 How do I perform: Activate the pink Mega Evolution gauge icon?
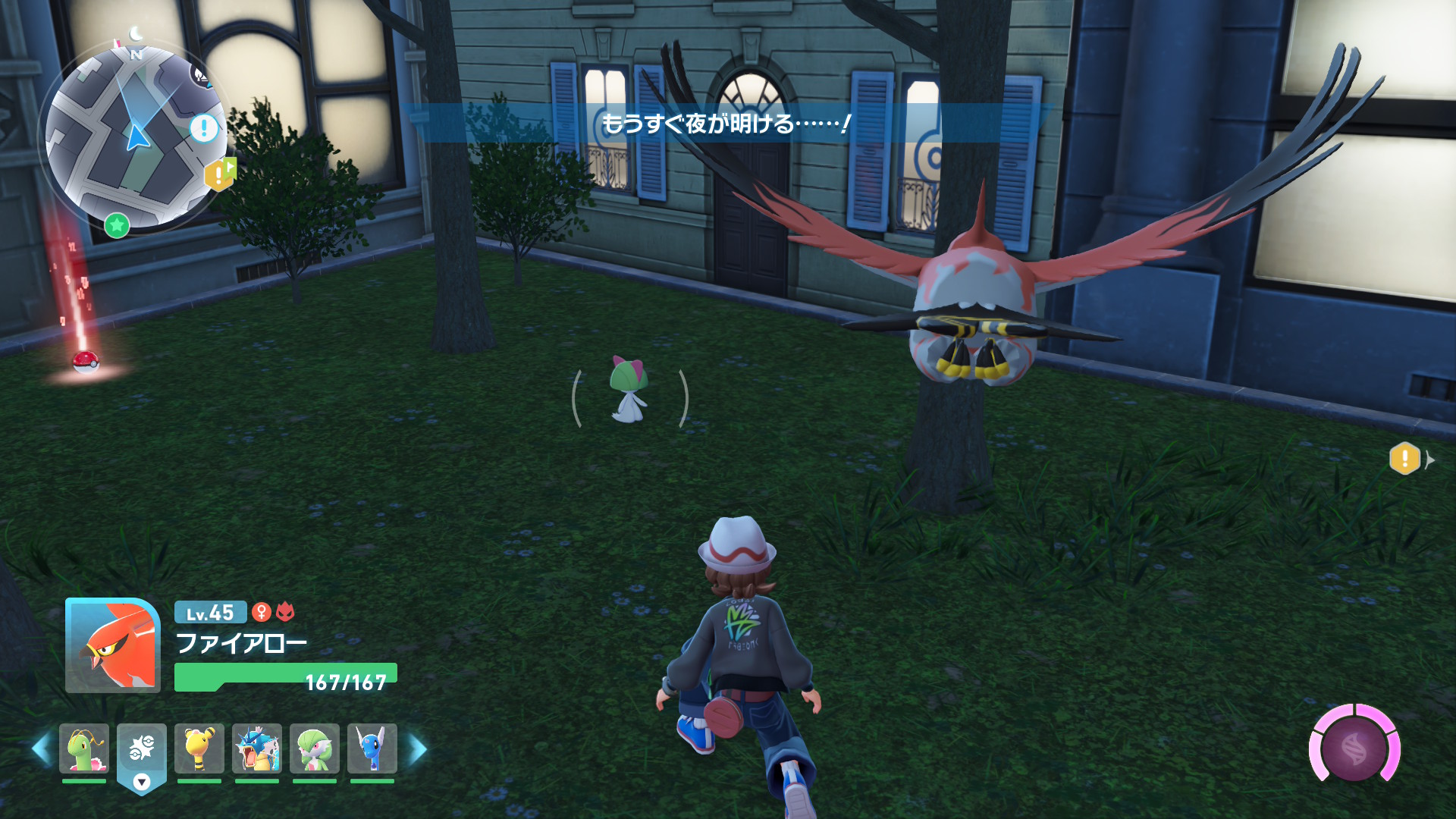(x=1354, y=749)
